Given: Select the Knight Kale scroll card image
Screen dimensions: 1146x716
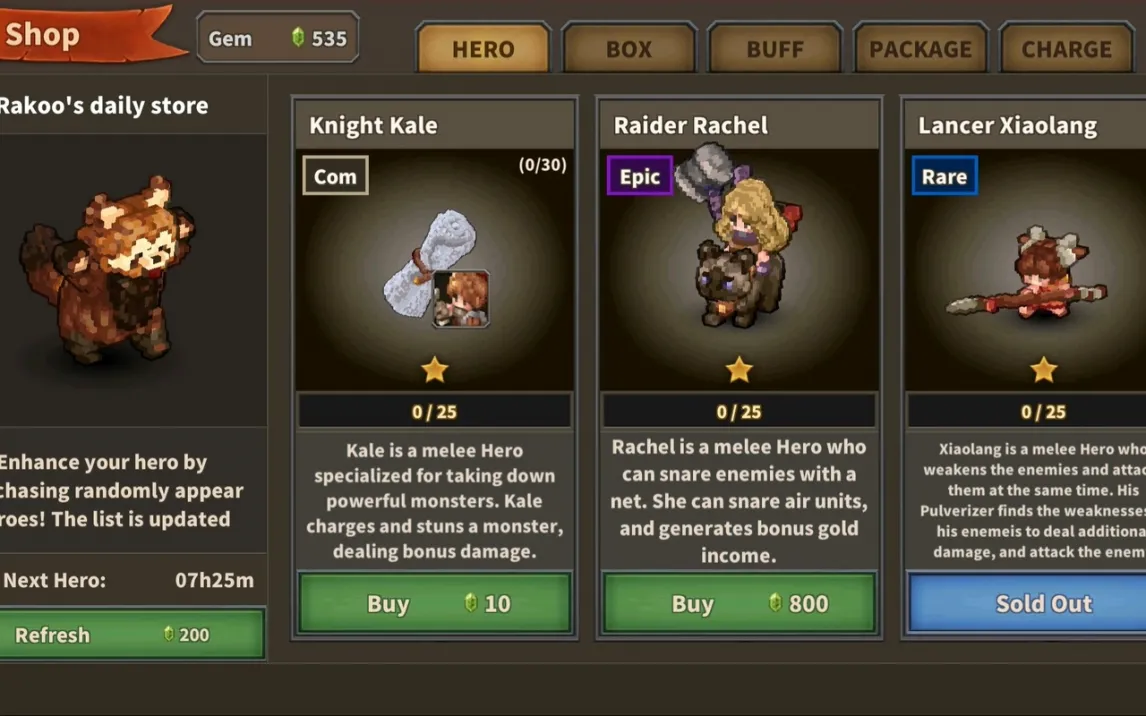Looking at the screenshot, I should pos(435,270).
